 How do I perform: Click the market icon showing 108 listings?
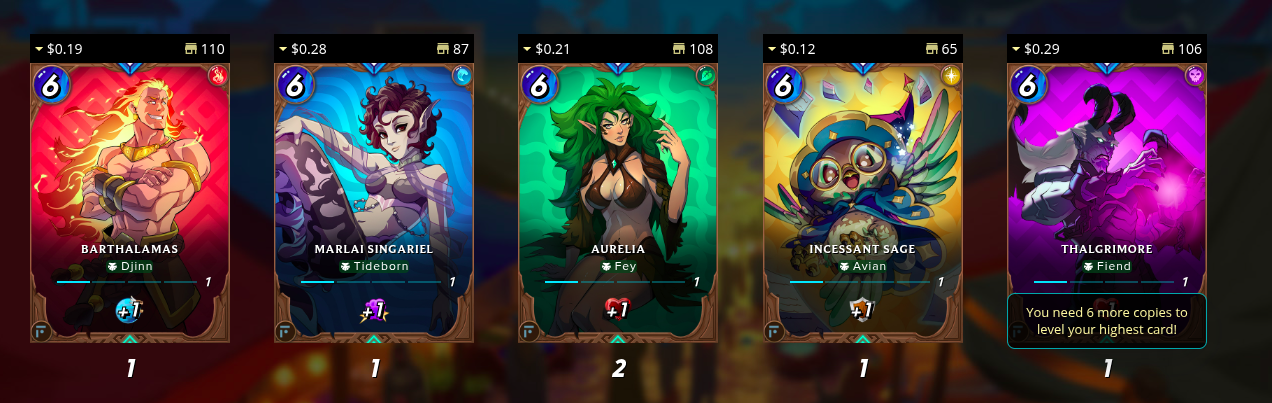pos(681,48)
